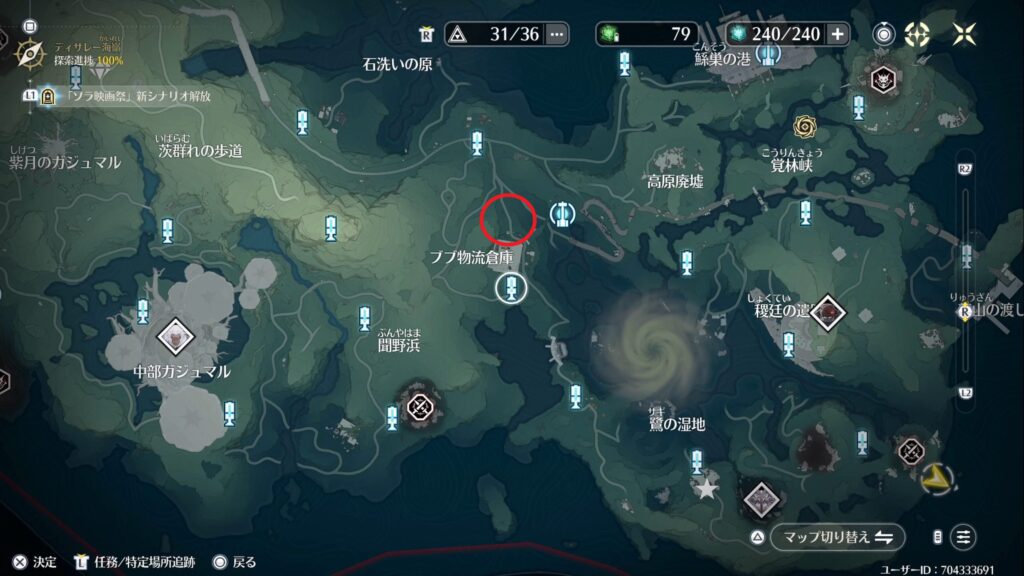Open the map filter settings icon
The width and height of the screenshot is (1024, 576).
[x=963, y=537]
